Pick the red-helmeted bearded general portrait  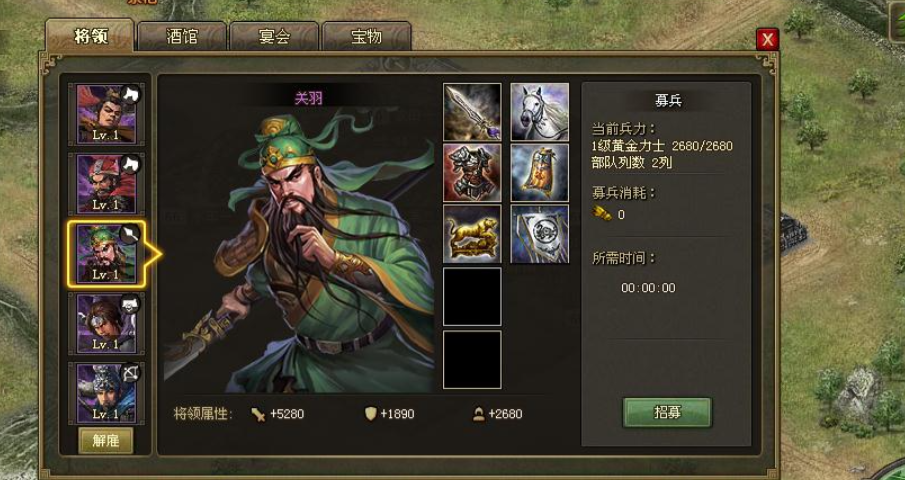(x=106, y=182)
